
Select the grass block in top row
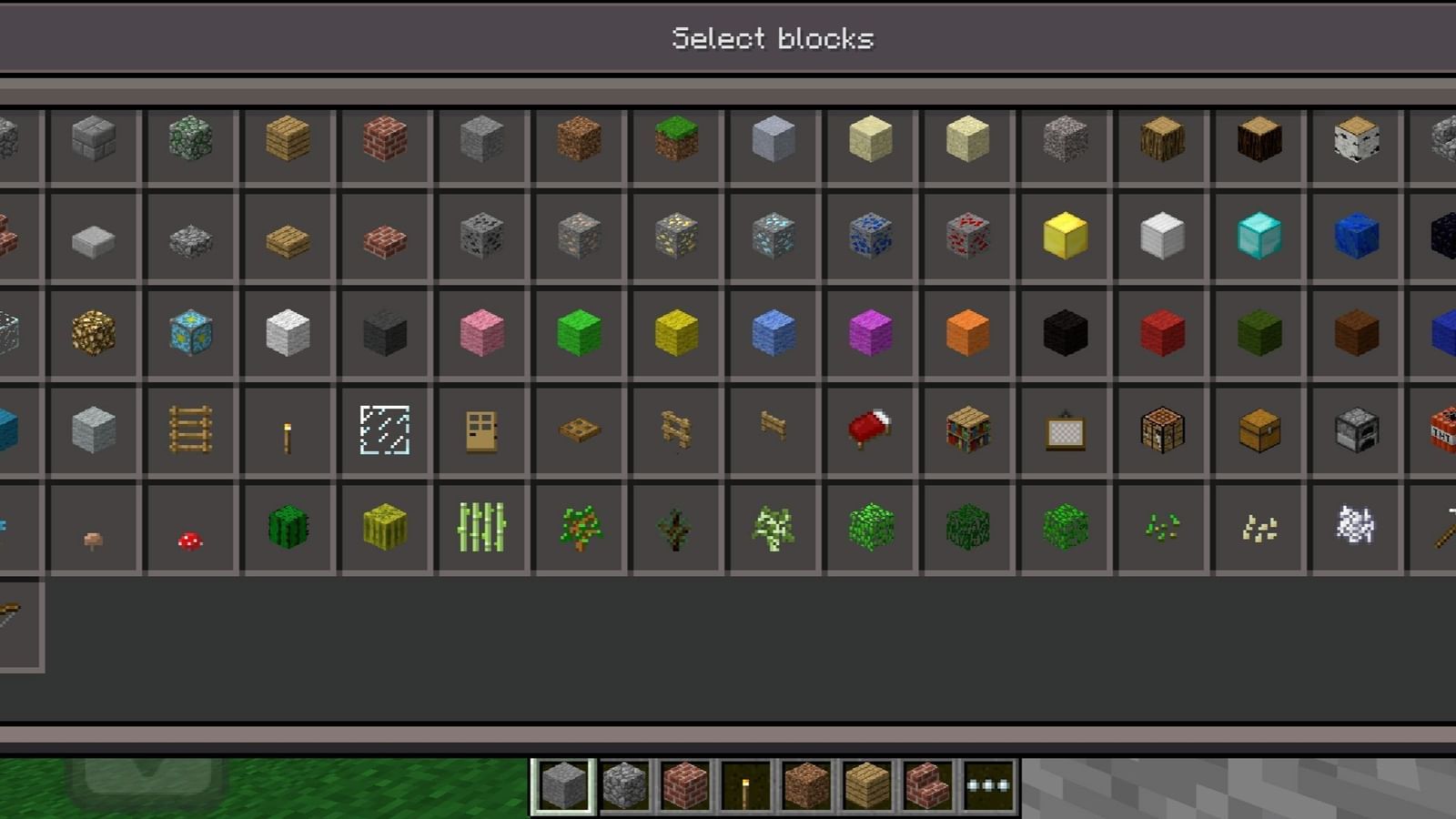pyautogui.click(x=675, y=141)
